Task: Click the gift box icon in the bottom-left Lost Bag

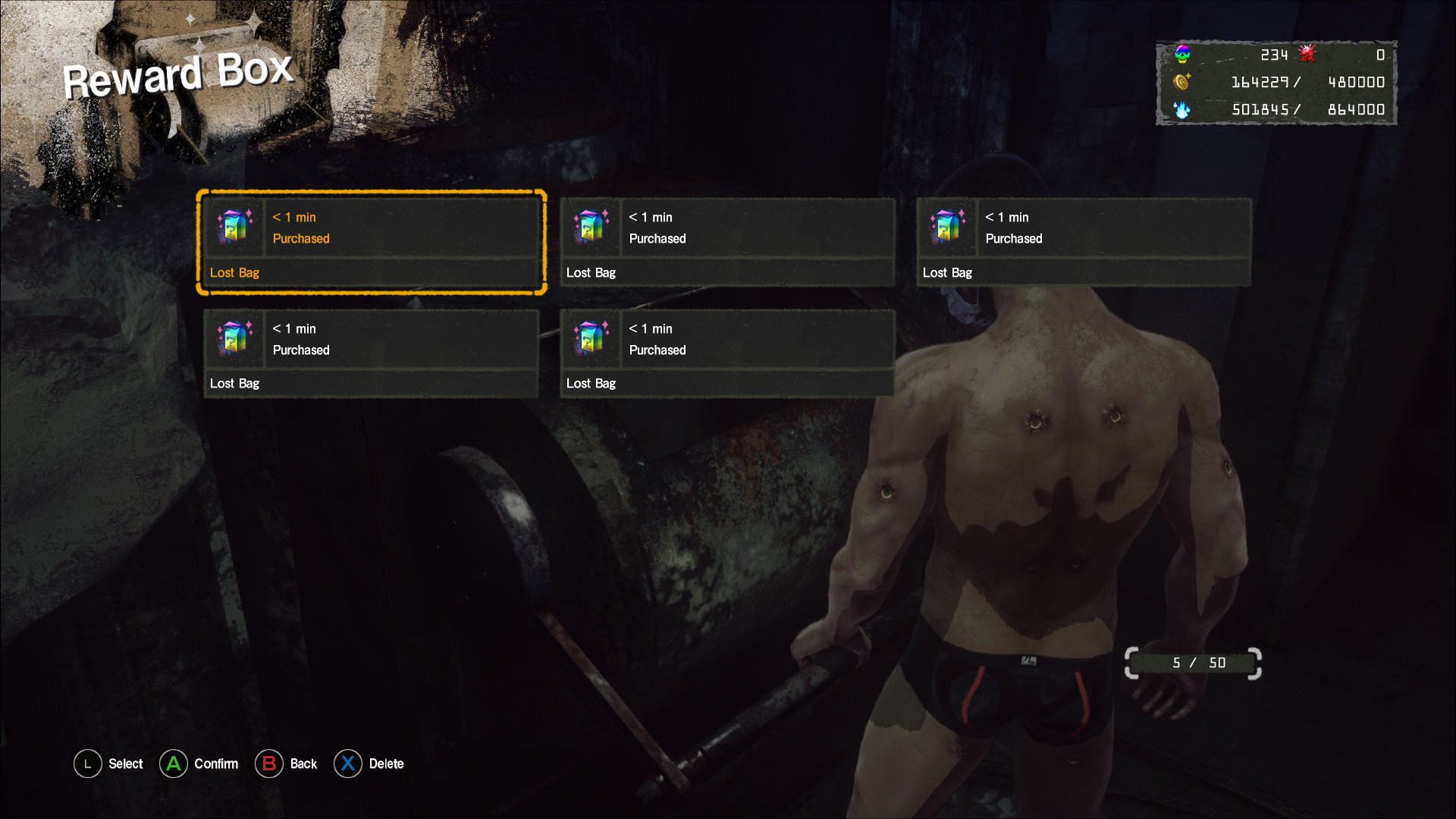Action: tap(234, 339)
